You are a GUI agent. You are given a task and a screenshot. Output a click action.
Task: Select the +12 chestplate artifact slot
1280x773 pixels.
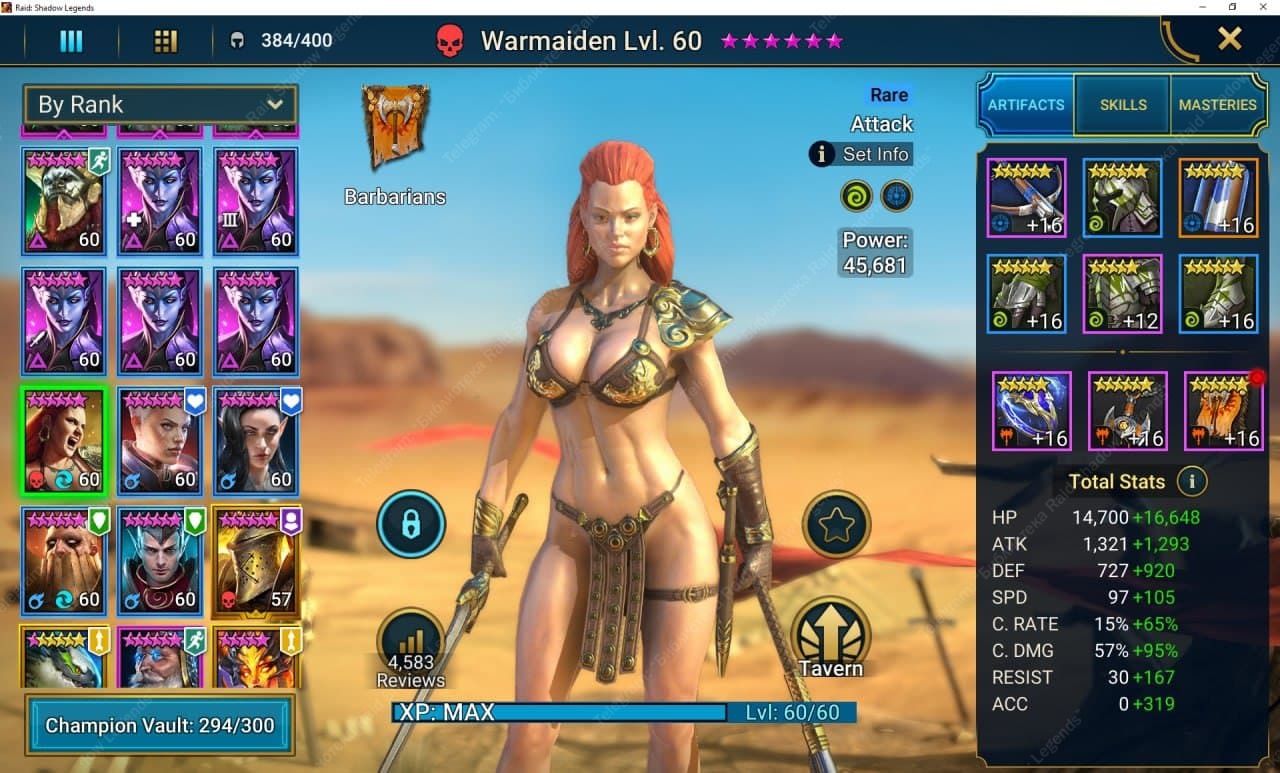pyautogui.click(x=1122, y=294)
